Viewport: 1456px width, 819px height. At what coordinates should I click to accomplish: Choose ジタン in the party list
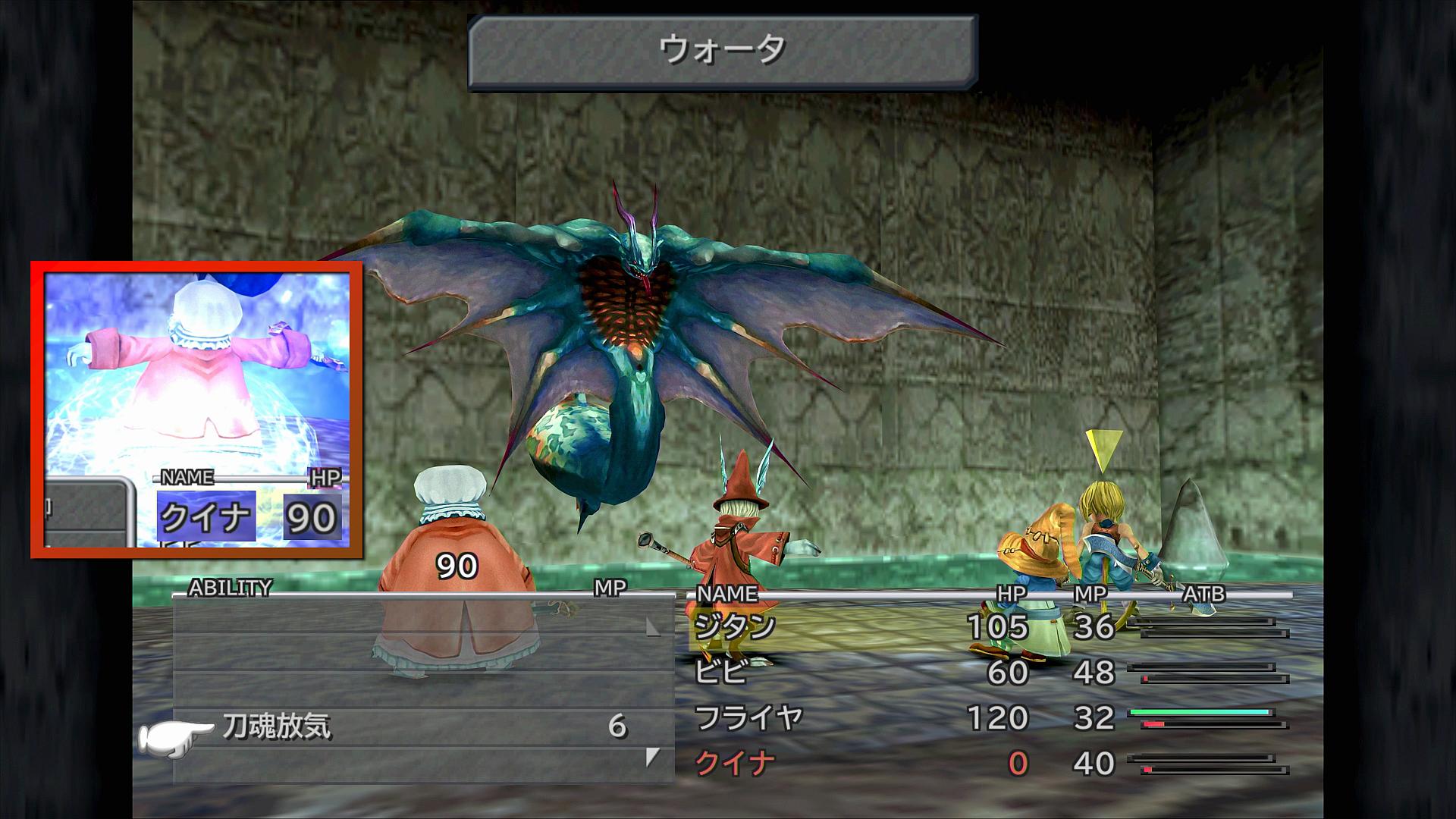(735, 627)
